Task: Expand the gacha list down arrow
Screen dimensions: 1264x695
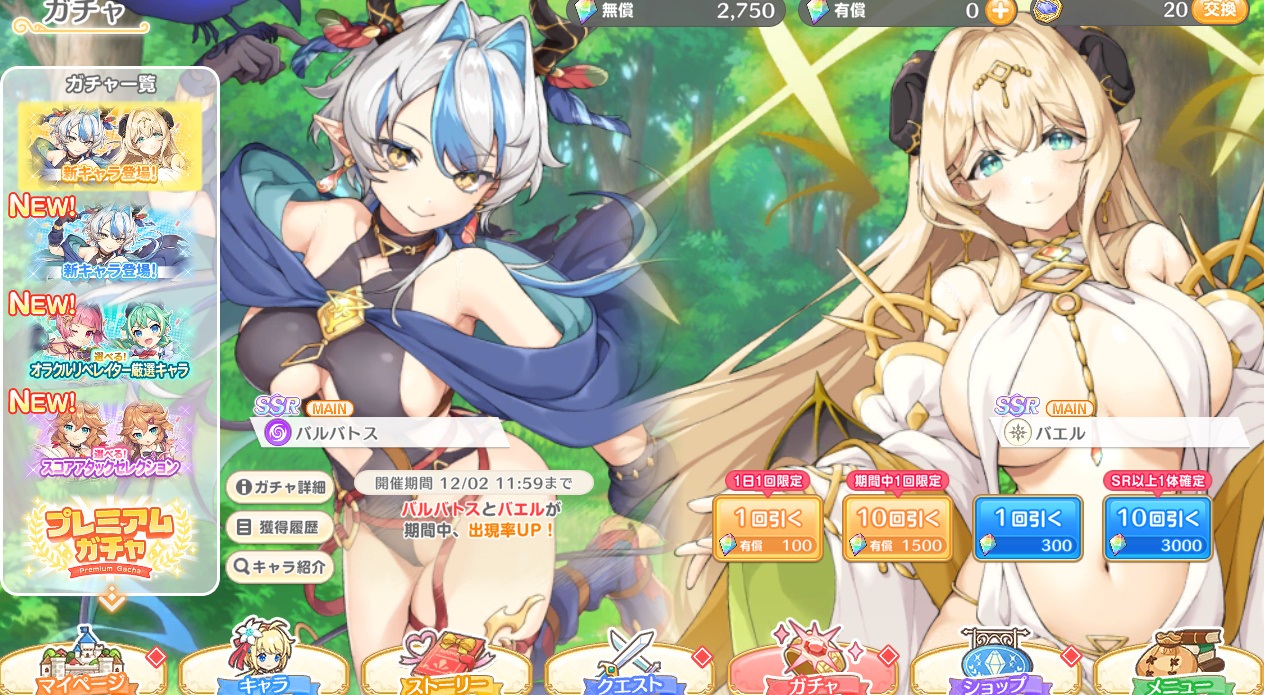Action: [x=111, y=602]
